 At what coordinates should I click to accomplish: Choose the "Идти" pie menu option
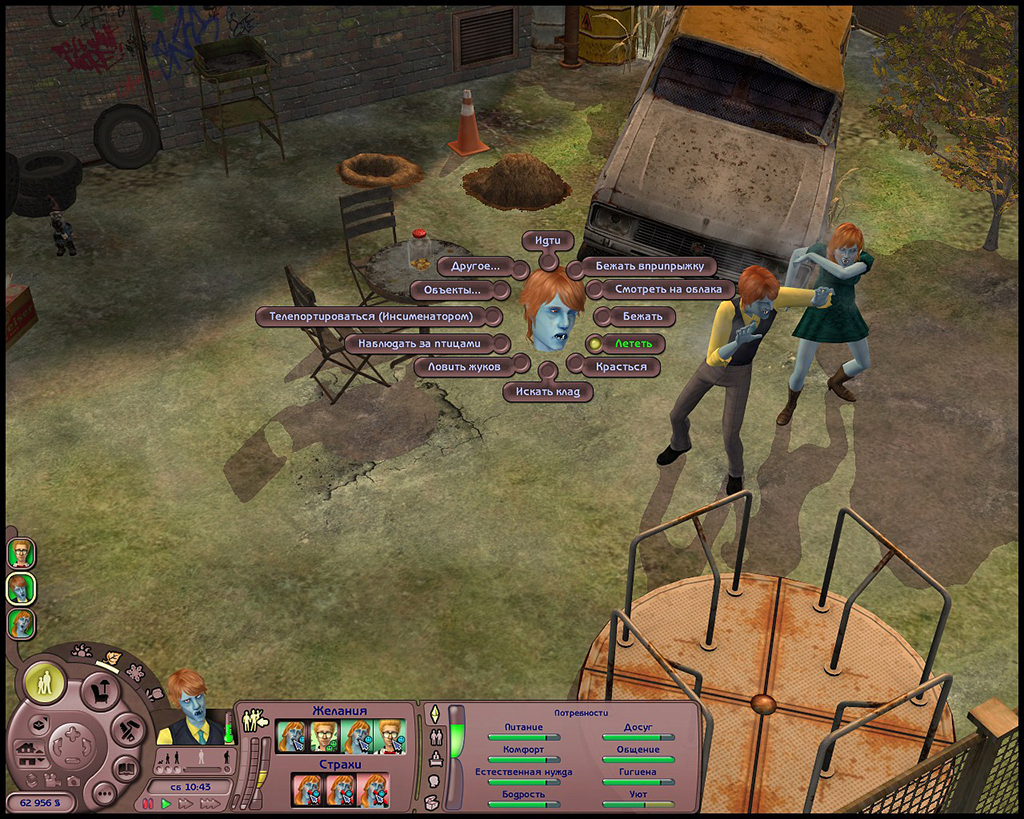tap(548, 241)
